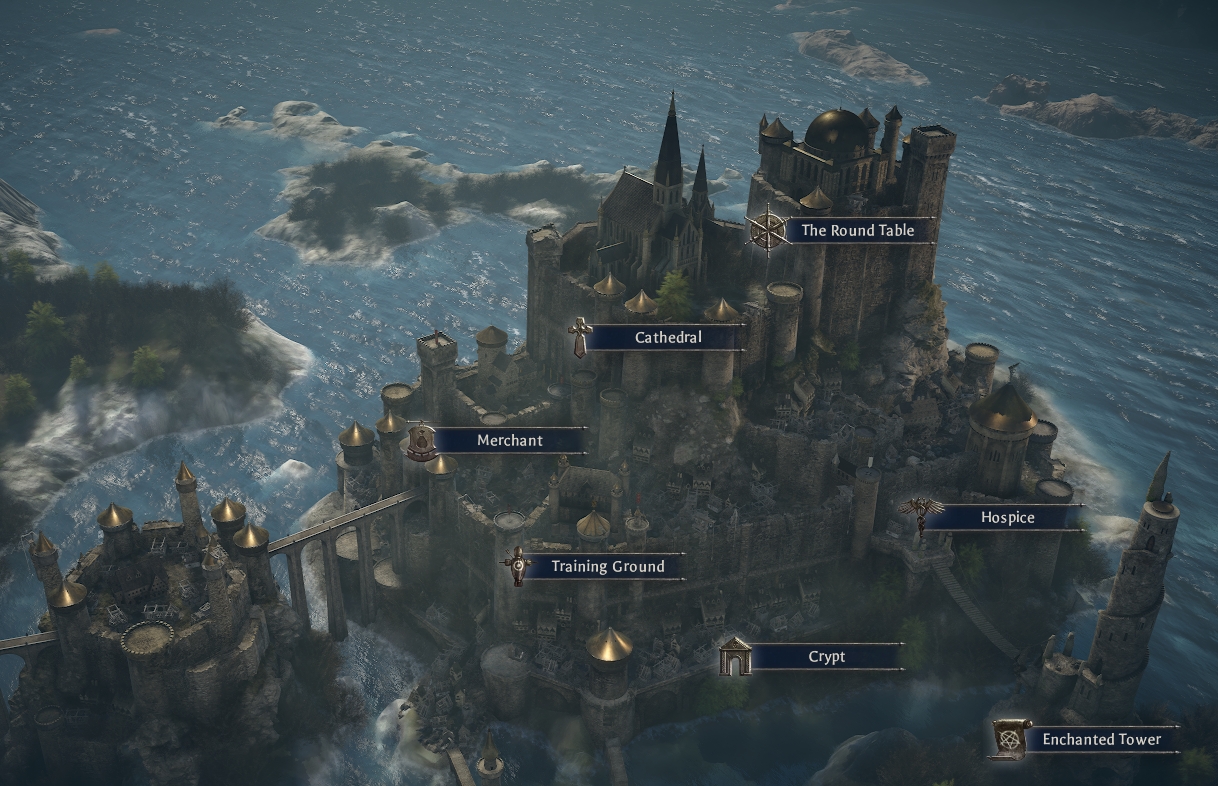The image size is (1218, 786).
Task: Visit the Merchant
Action: [x=509, y=441]
